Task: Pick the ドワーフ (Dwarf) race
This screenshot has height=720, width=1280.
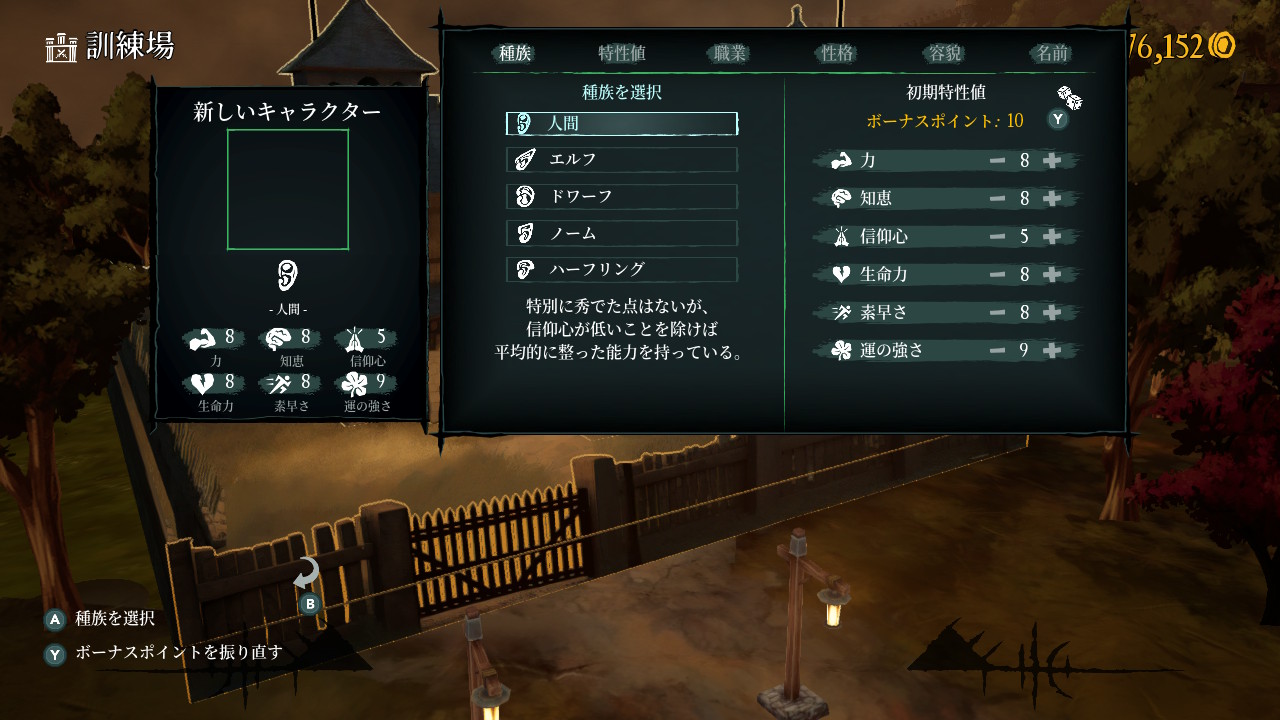Action: [622, 196]
